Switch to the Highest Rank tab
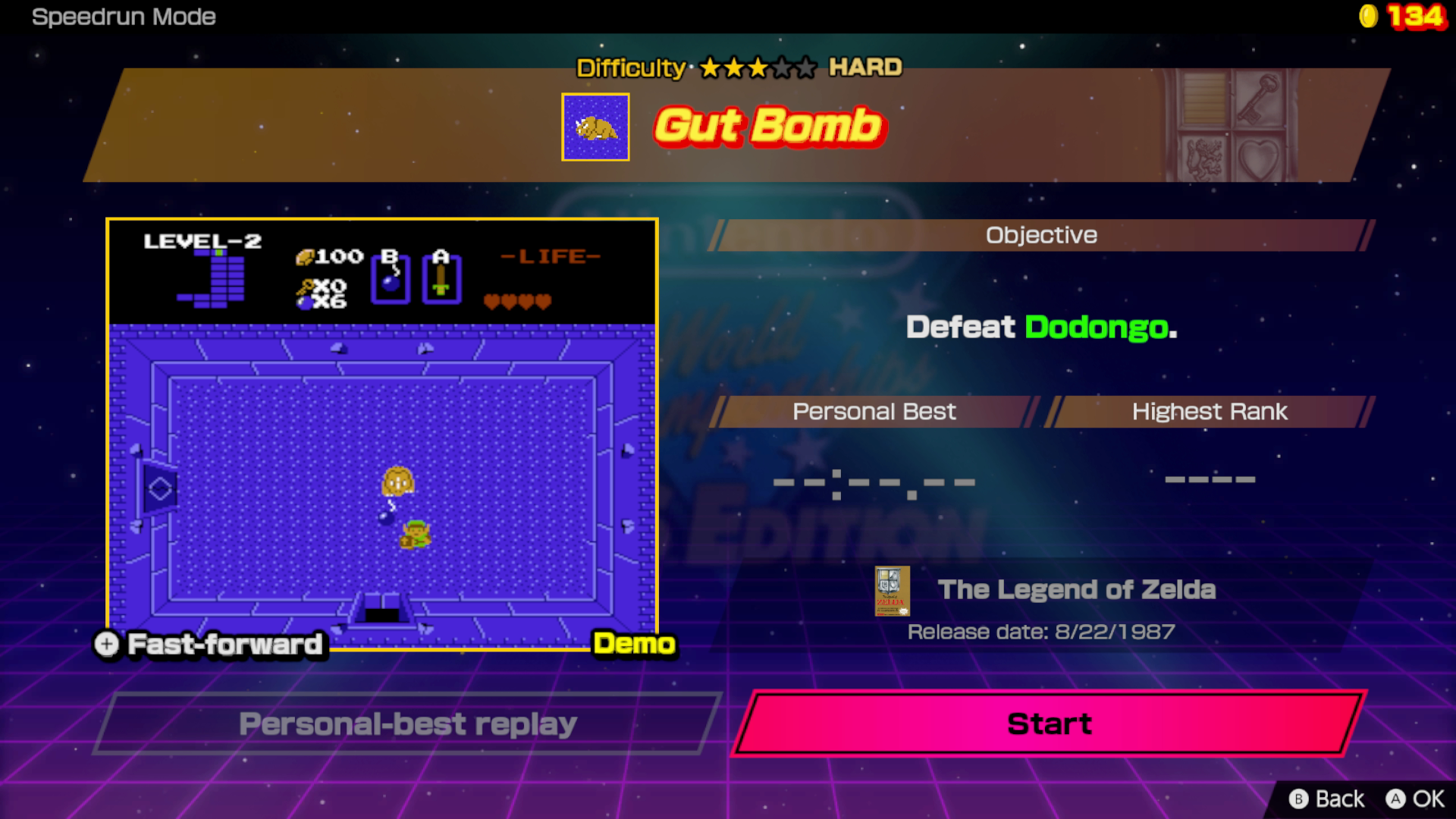 [x=1209, y=412]
